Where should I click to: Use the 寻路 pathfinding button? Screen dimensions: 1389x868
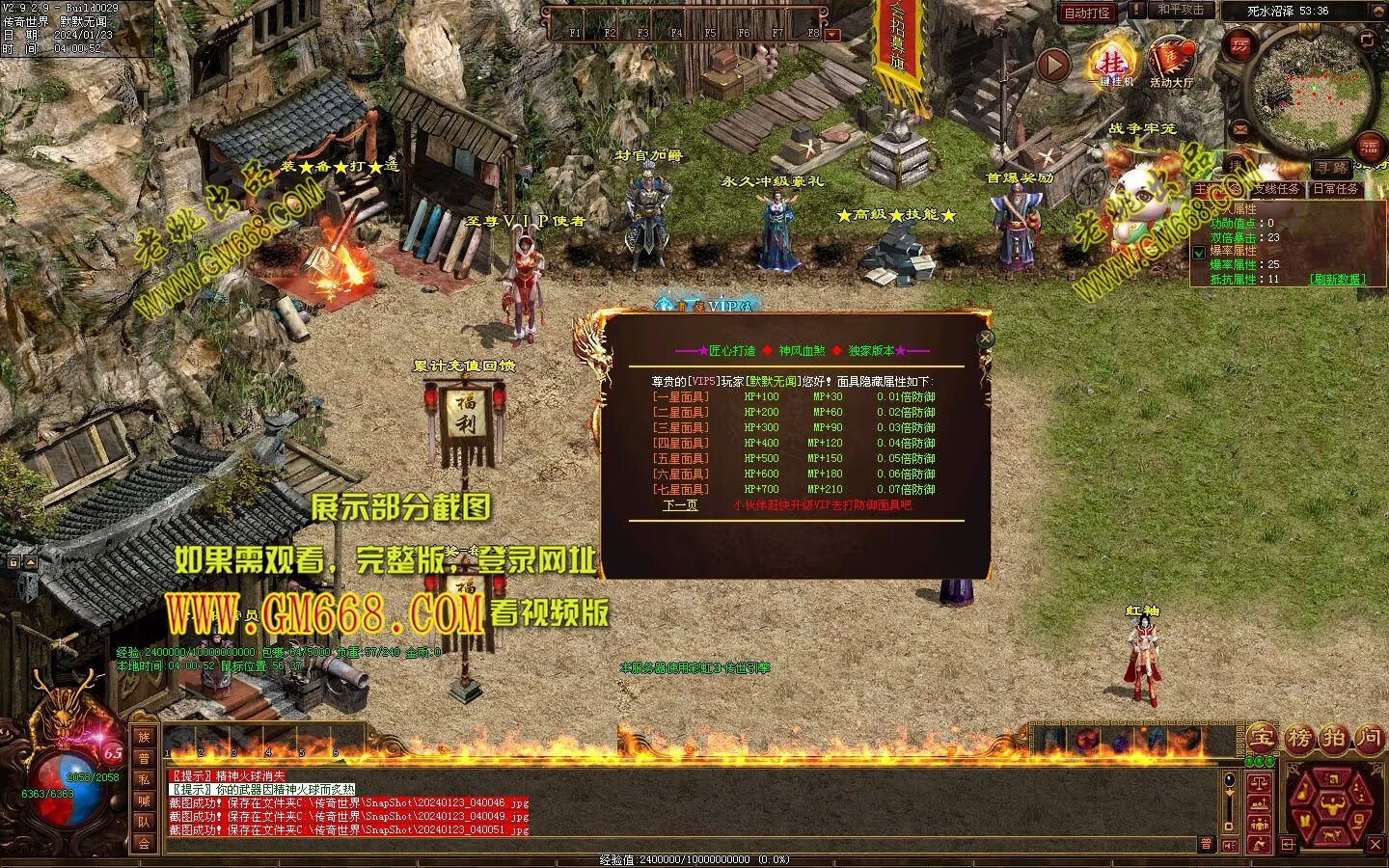tap(1332, 169)
